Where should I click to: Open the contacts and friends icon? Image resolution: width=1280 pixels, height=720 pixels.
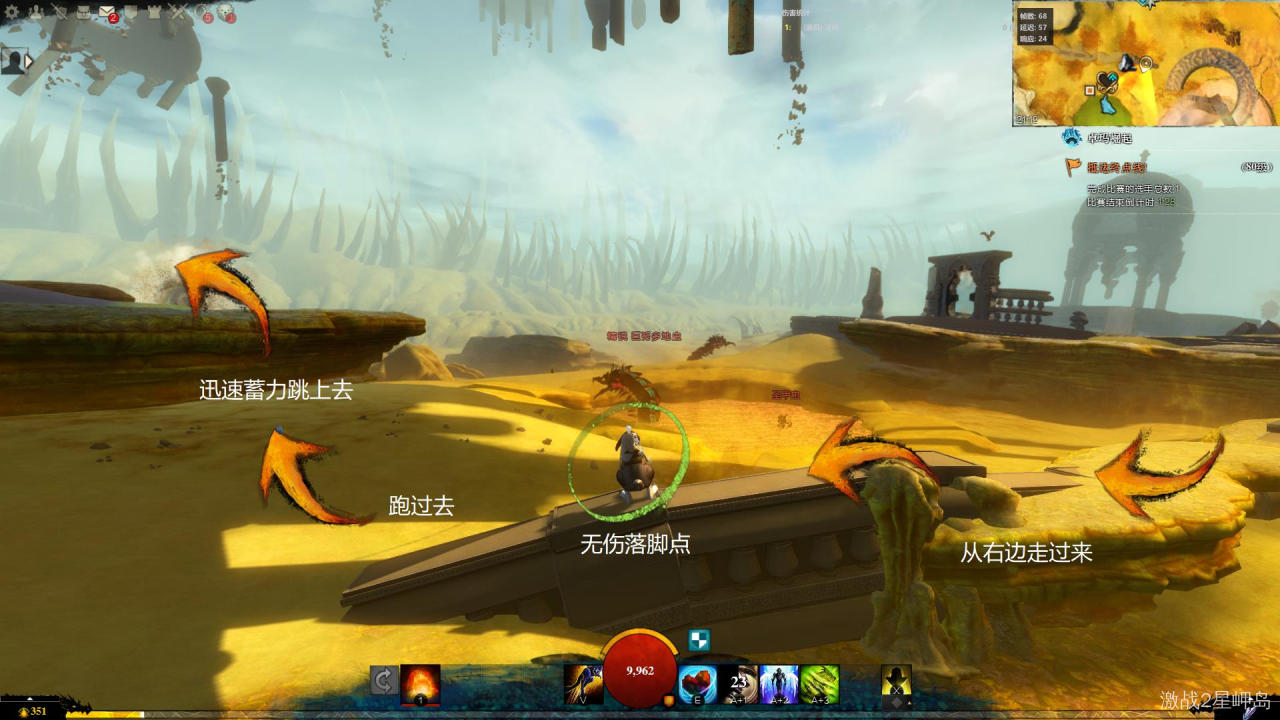(x=35, y=12)
